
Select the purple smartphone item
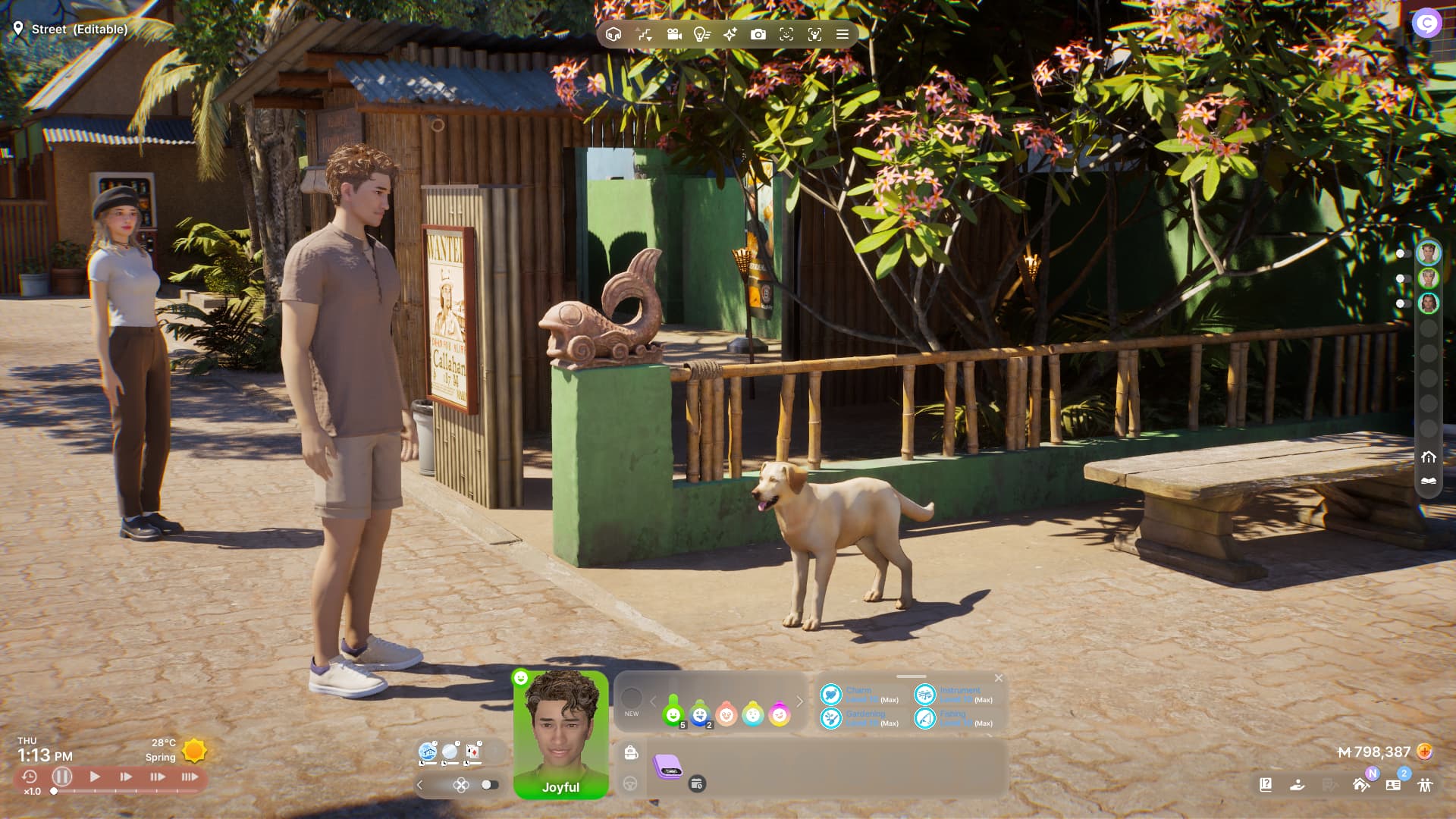click(x=667, y=767)
